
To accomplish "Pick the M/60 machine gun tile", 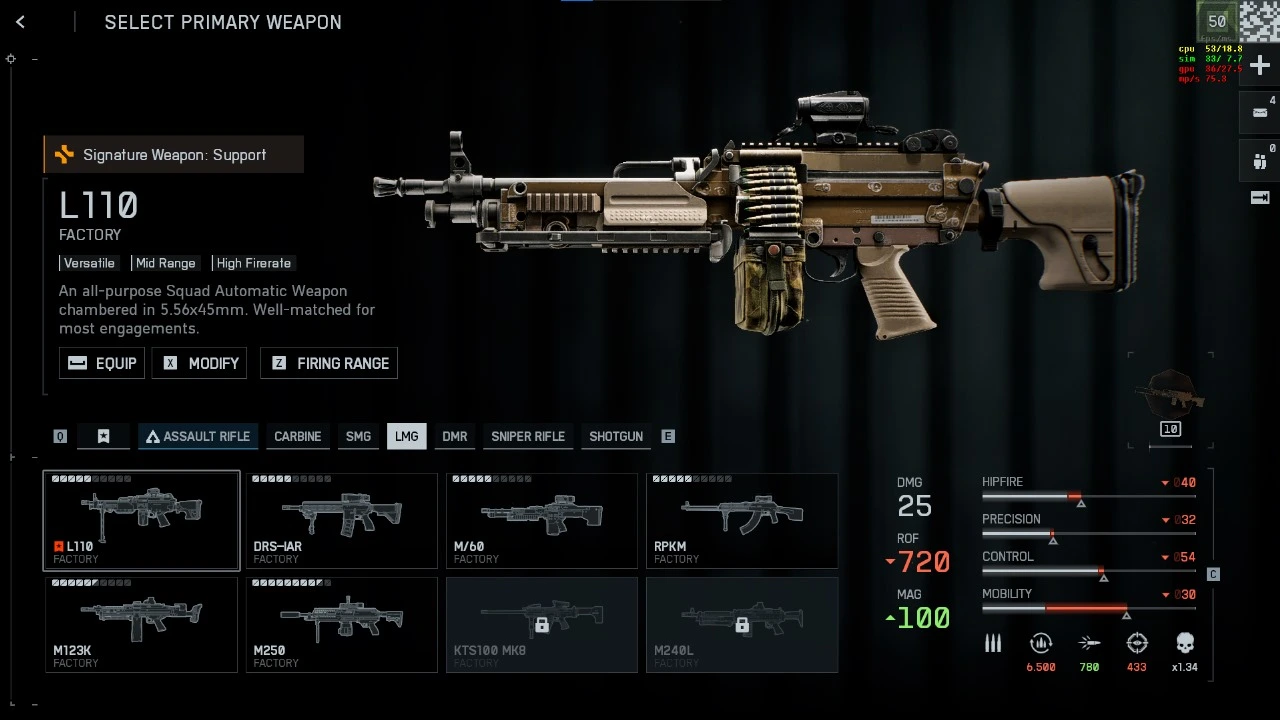I will pos(541,520).
